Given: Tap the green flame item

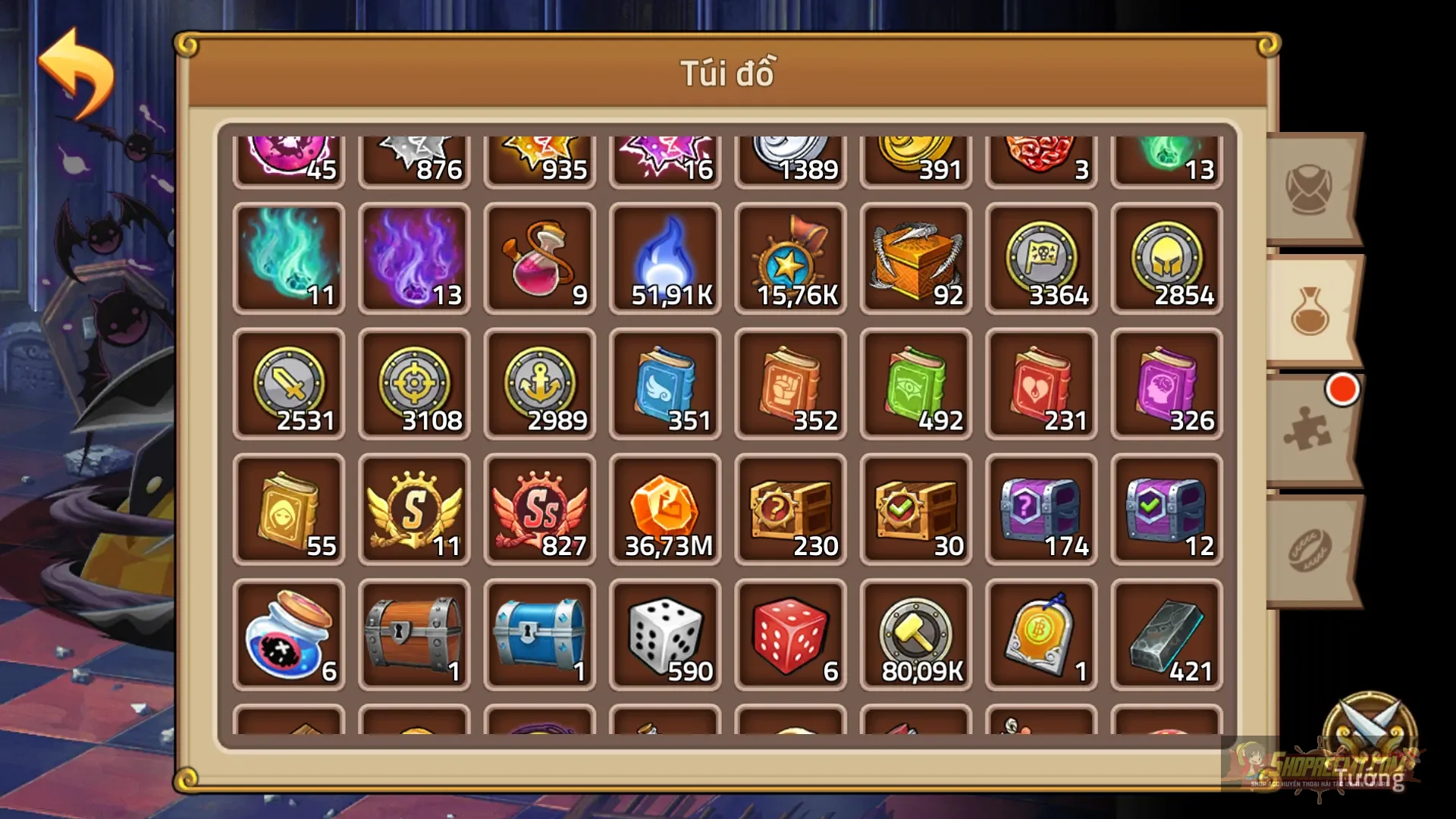Looking at the screenshot, I should click(290, 258).
